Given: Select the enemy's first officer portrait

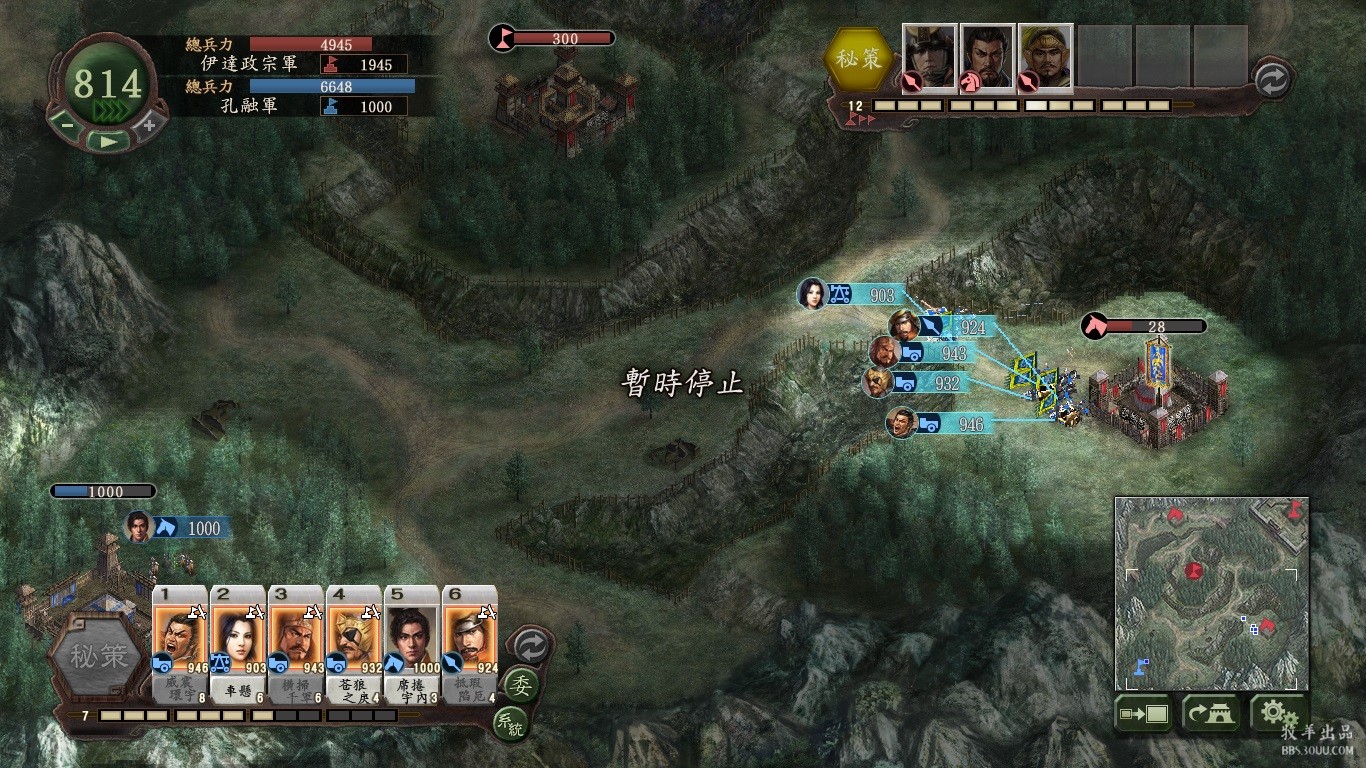Looking at the screenshot, I should coord(930,57).
